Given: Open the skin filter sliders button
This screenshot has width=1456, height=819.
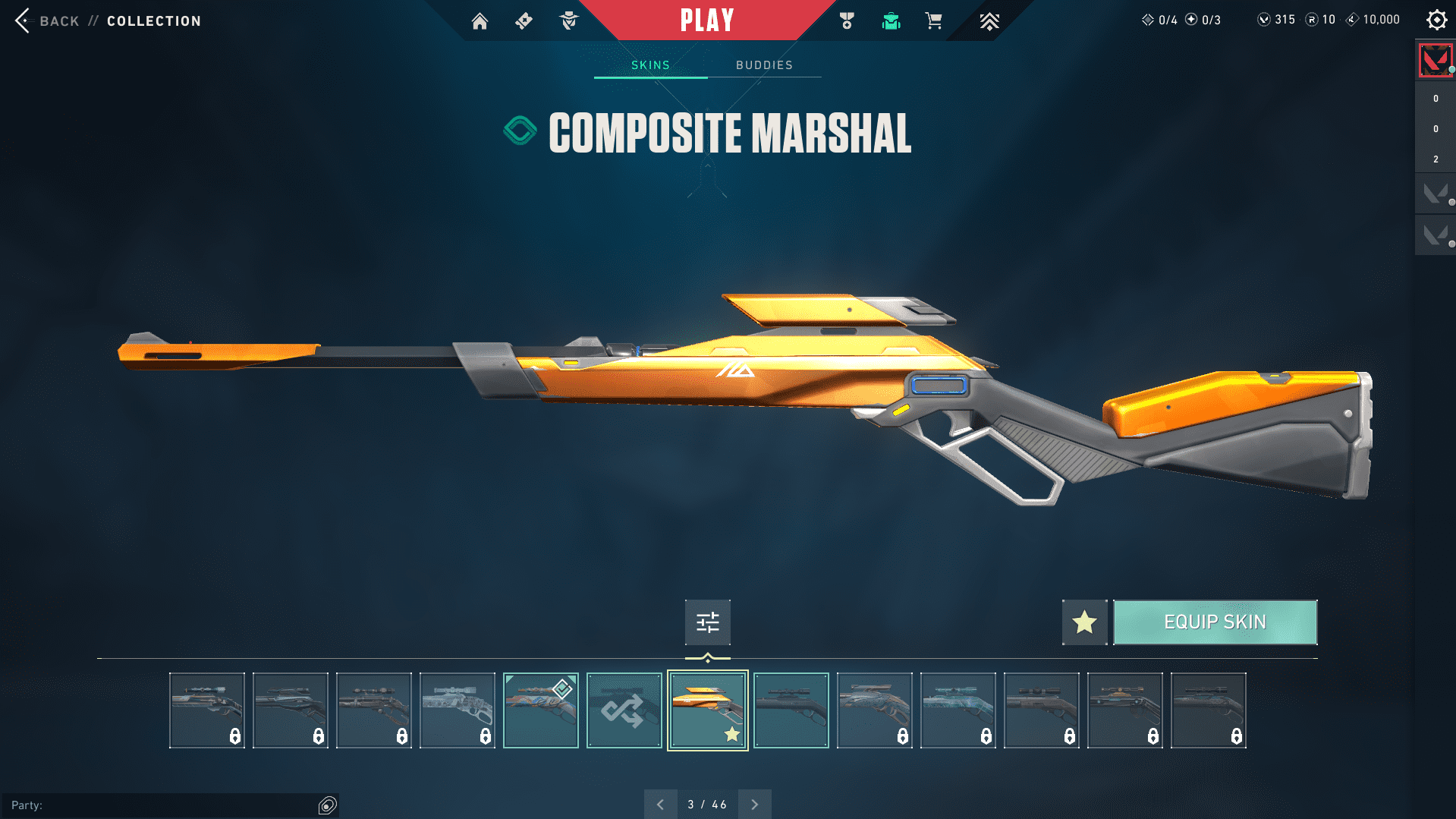Looking at the screenshot, I should [x=707, y=622].
